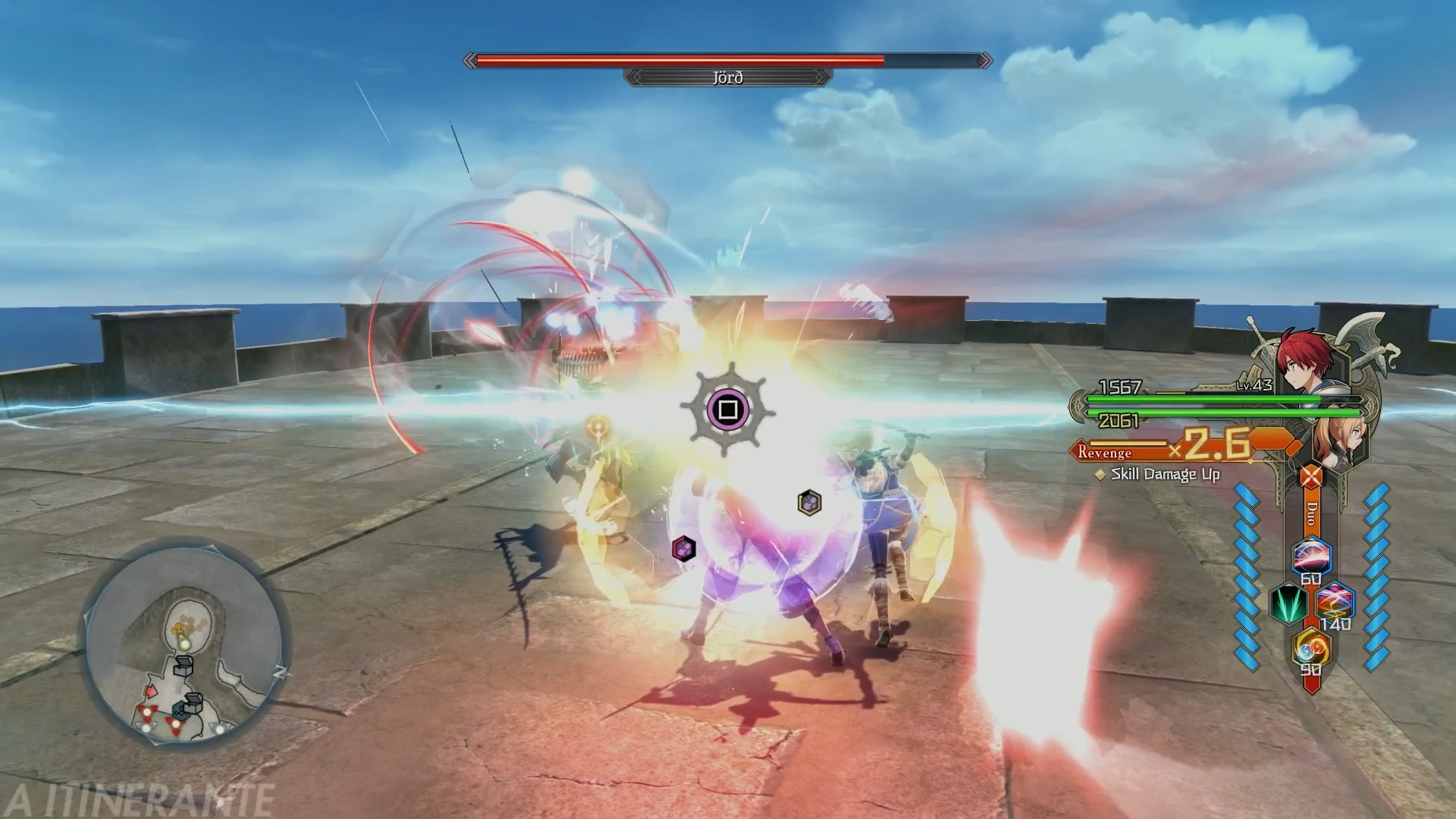Click the crossed-swords Duo mode emblem

click(1310, 477)
